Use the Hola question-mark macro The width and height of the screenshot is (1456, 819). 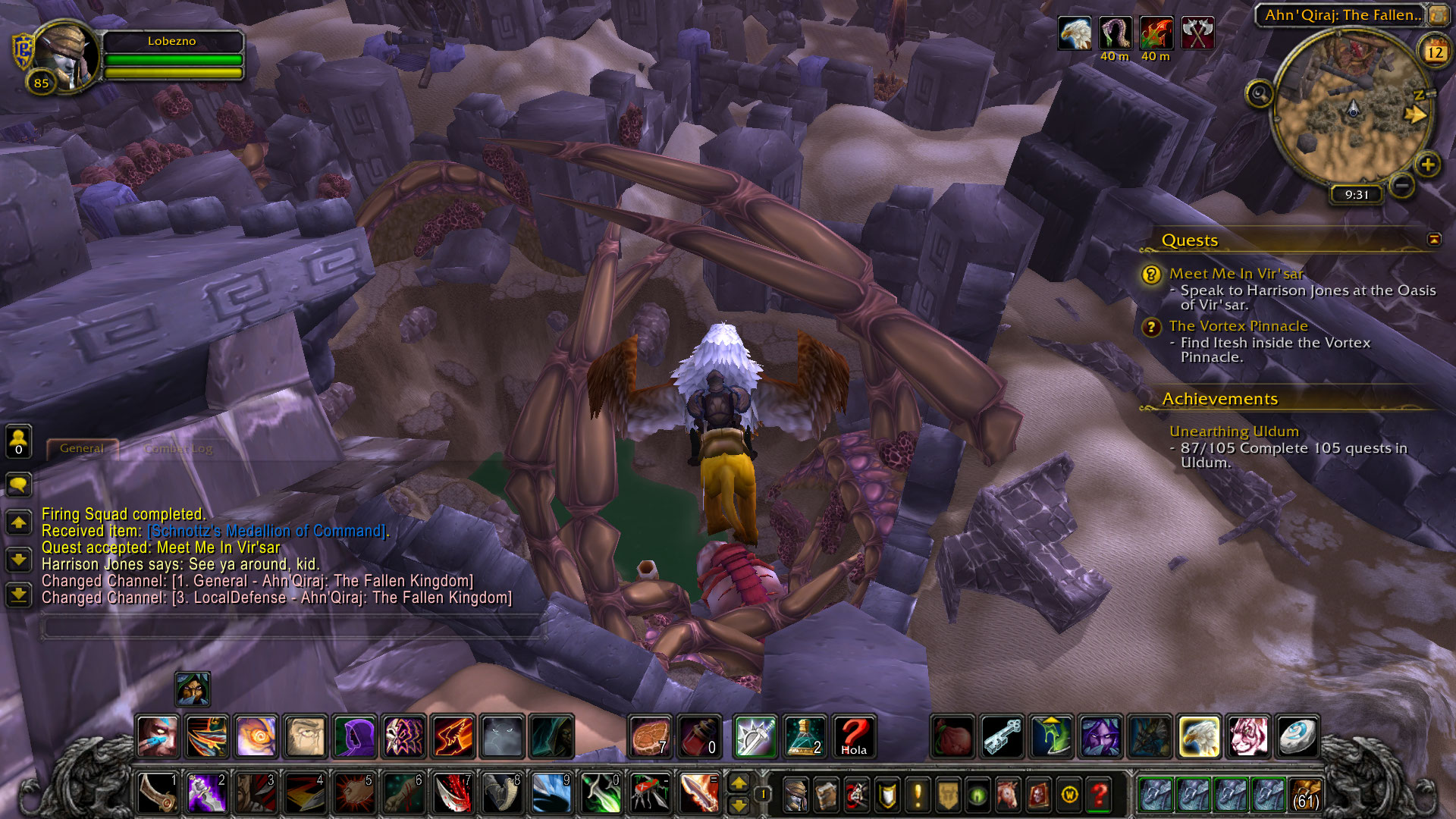[853, 736]
